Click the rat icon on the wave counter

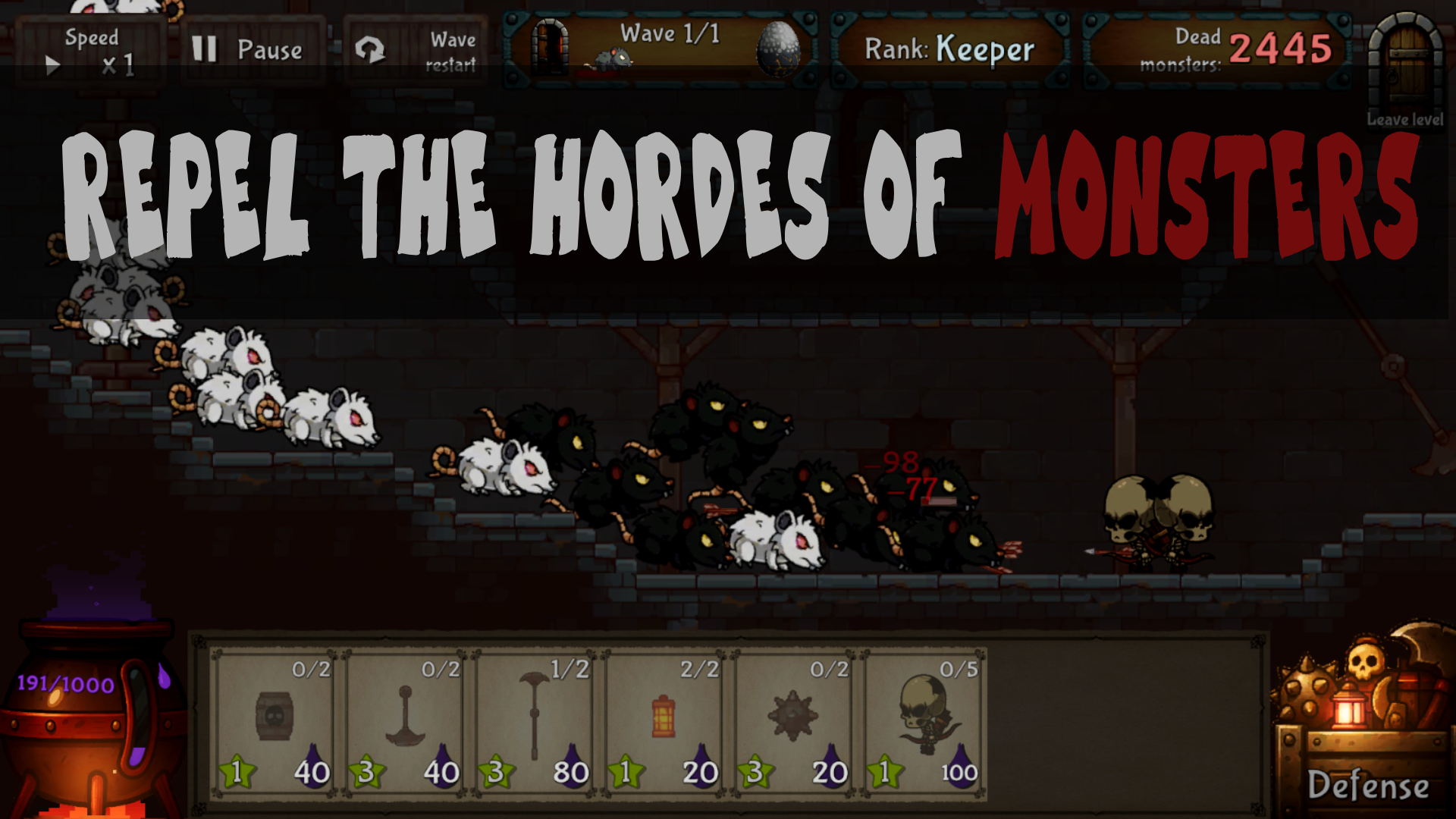coord(614,59)
